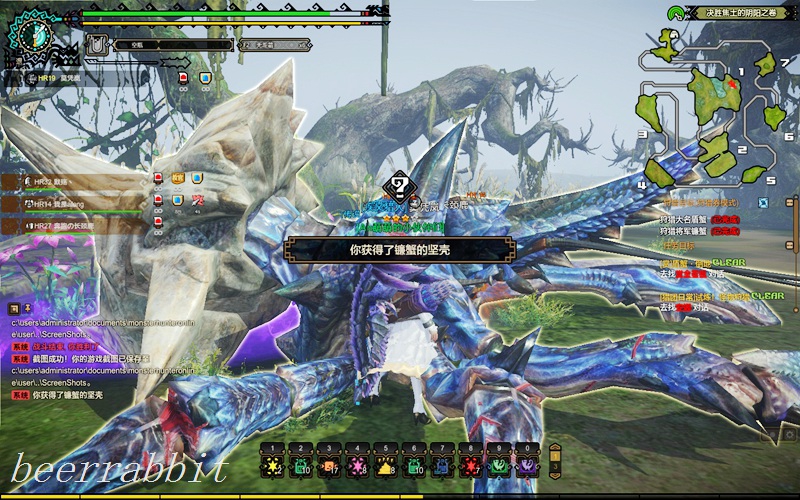Use the pink burst item in slot 4
Image resolution: width=800 pixels, height=500 pixels.
point(357,466)
